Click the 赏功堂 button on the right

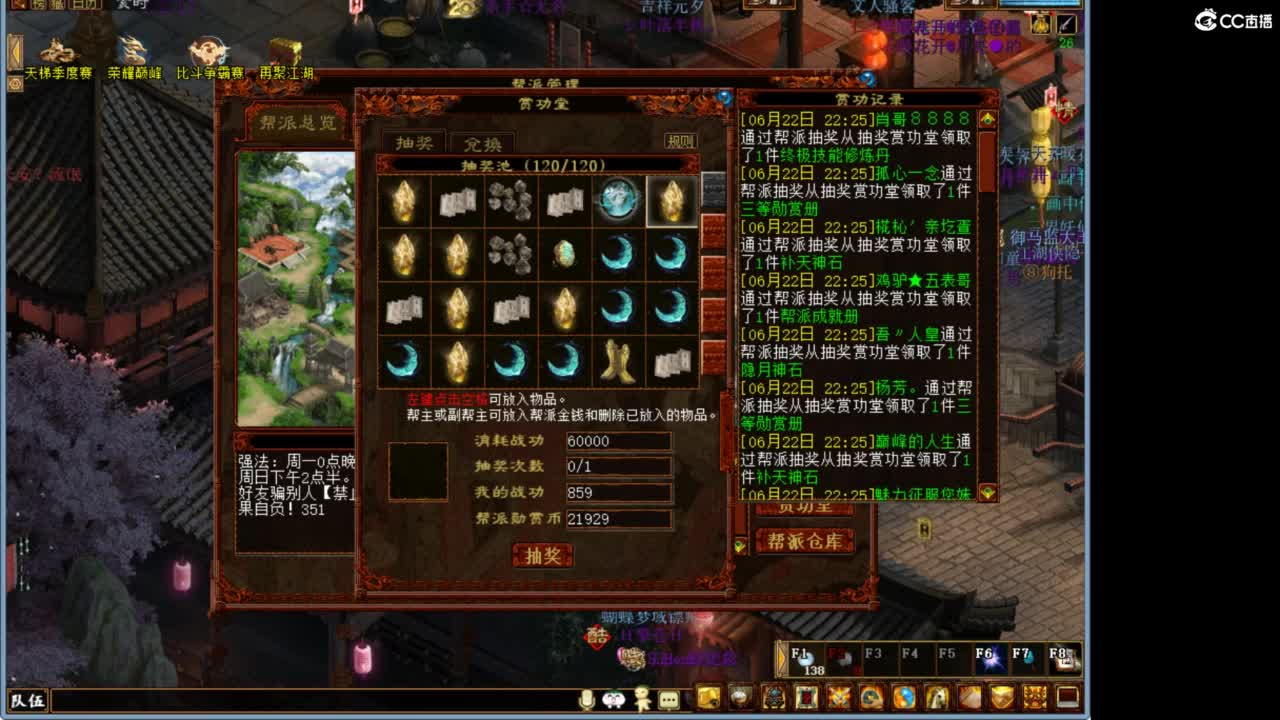(805, 507)
